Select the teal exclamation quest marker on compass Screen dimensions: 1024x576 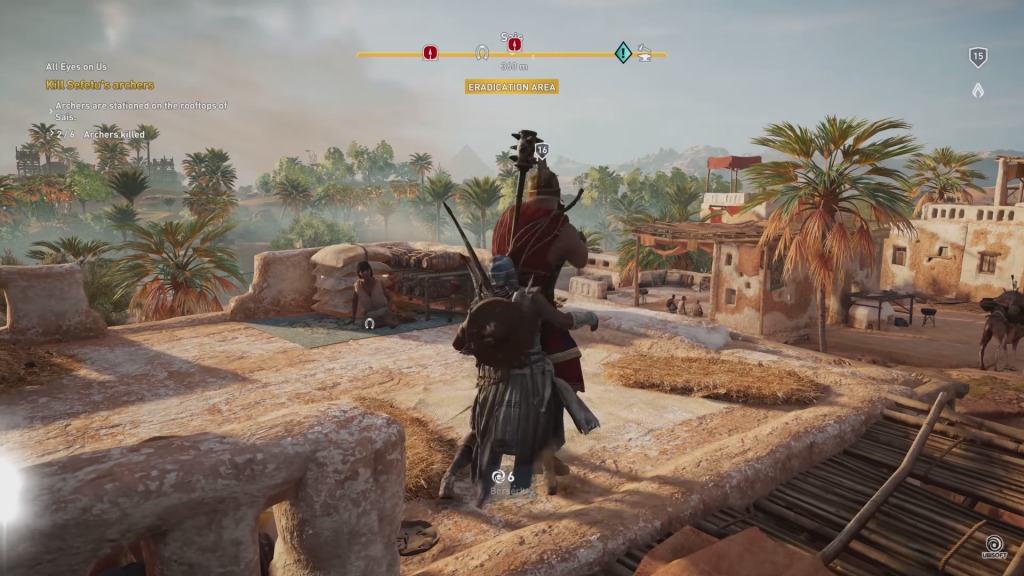623,52
